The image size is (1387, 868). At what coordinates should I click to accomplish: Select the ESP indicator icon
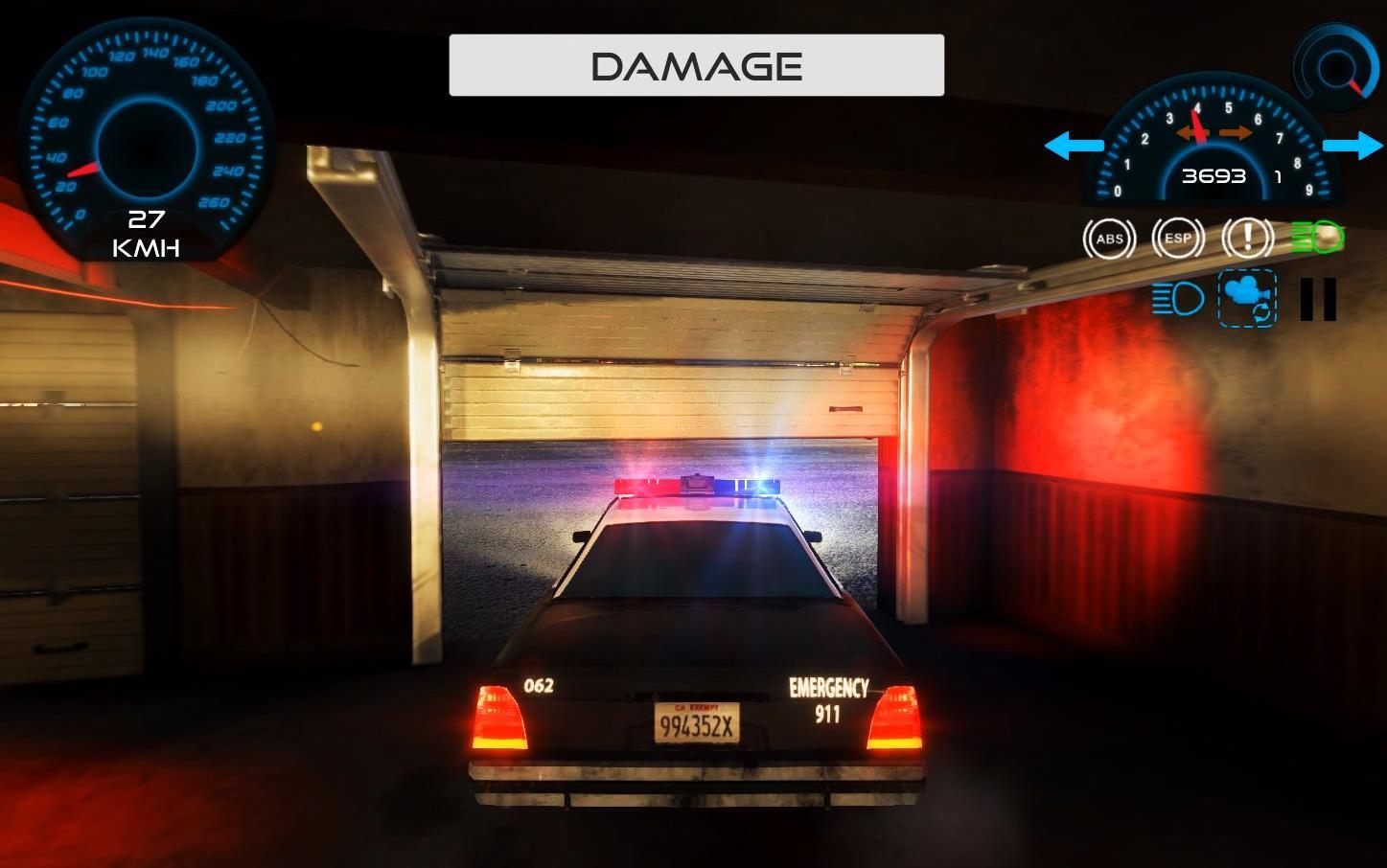(x=1179, y=239)
